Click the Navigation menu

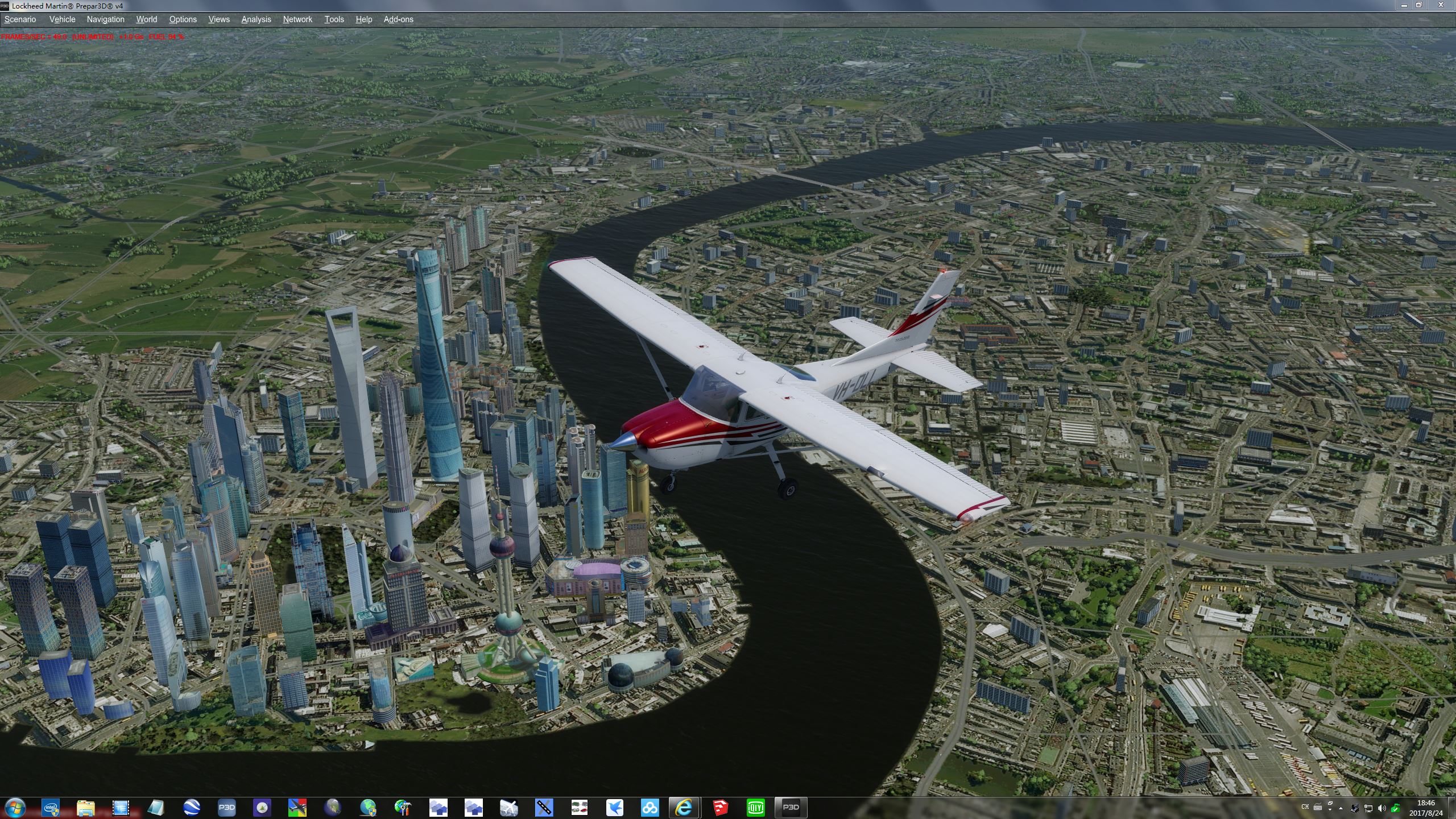click(105, 19)
